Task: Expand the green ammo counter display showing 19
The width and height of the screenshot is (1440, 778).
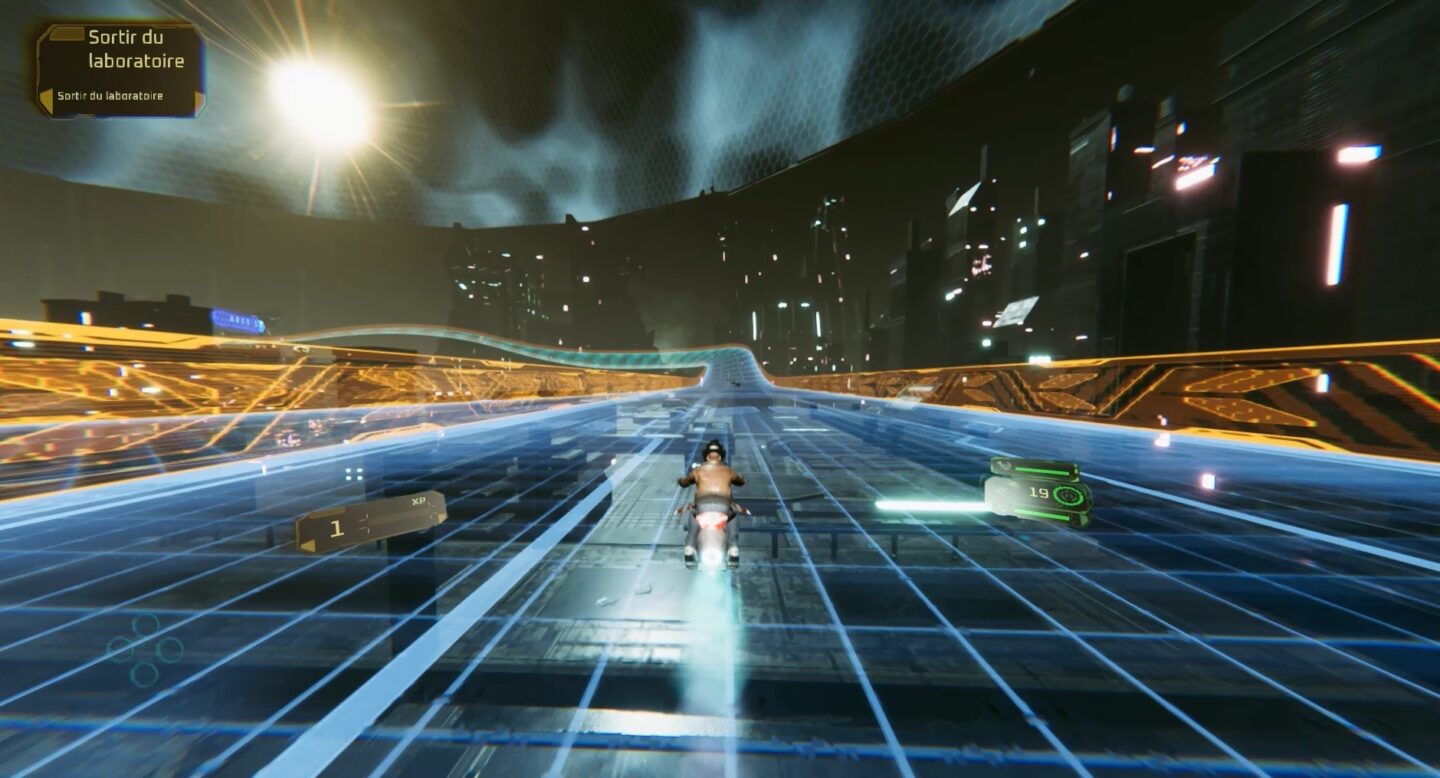Action: coord(1035,493)
